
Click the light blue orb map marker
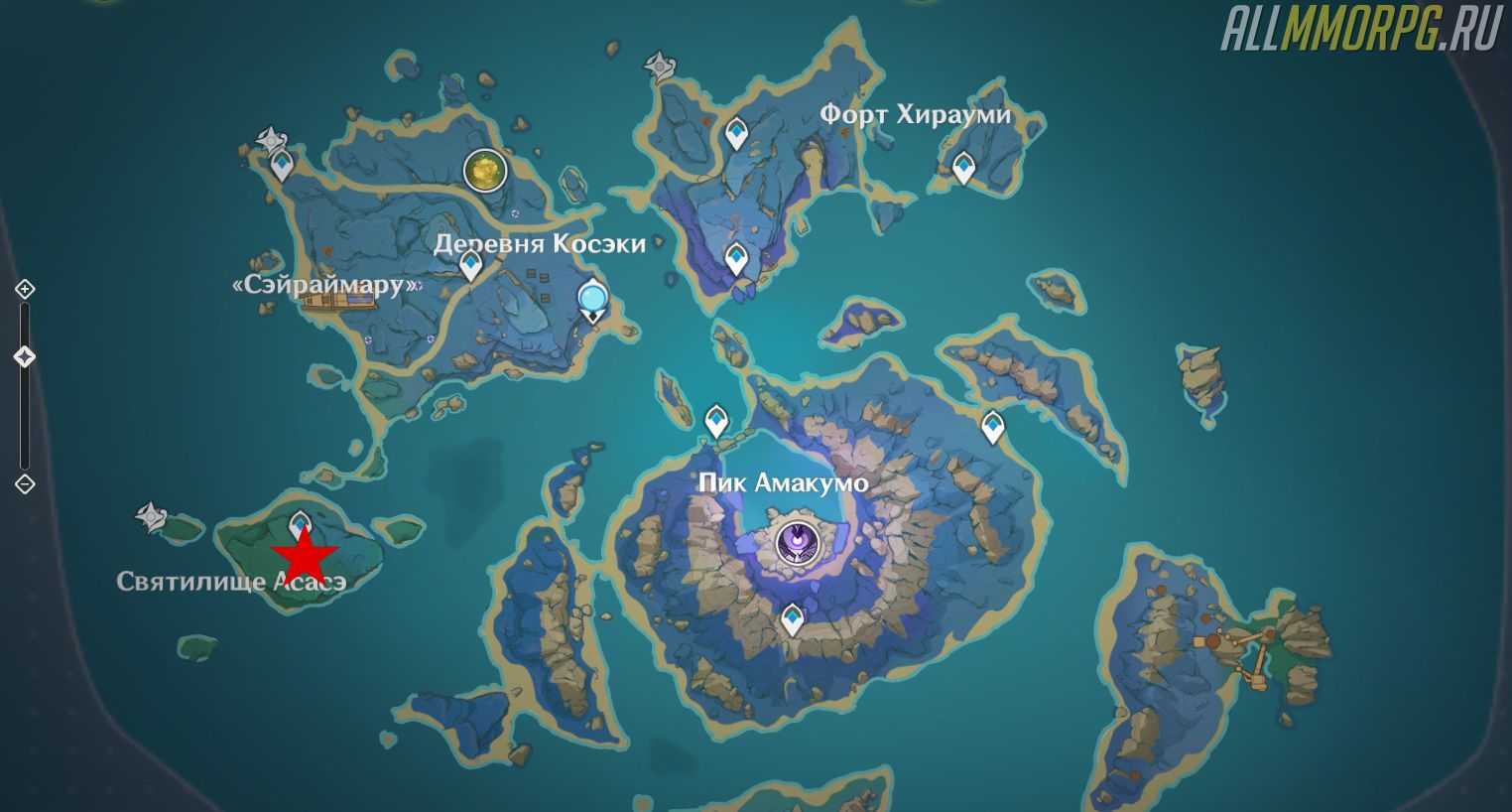tap(593, 297)
